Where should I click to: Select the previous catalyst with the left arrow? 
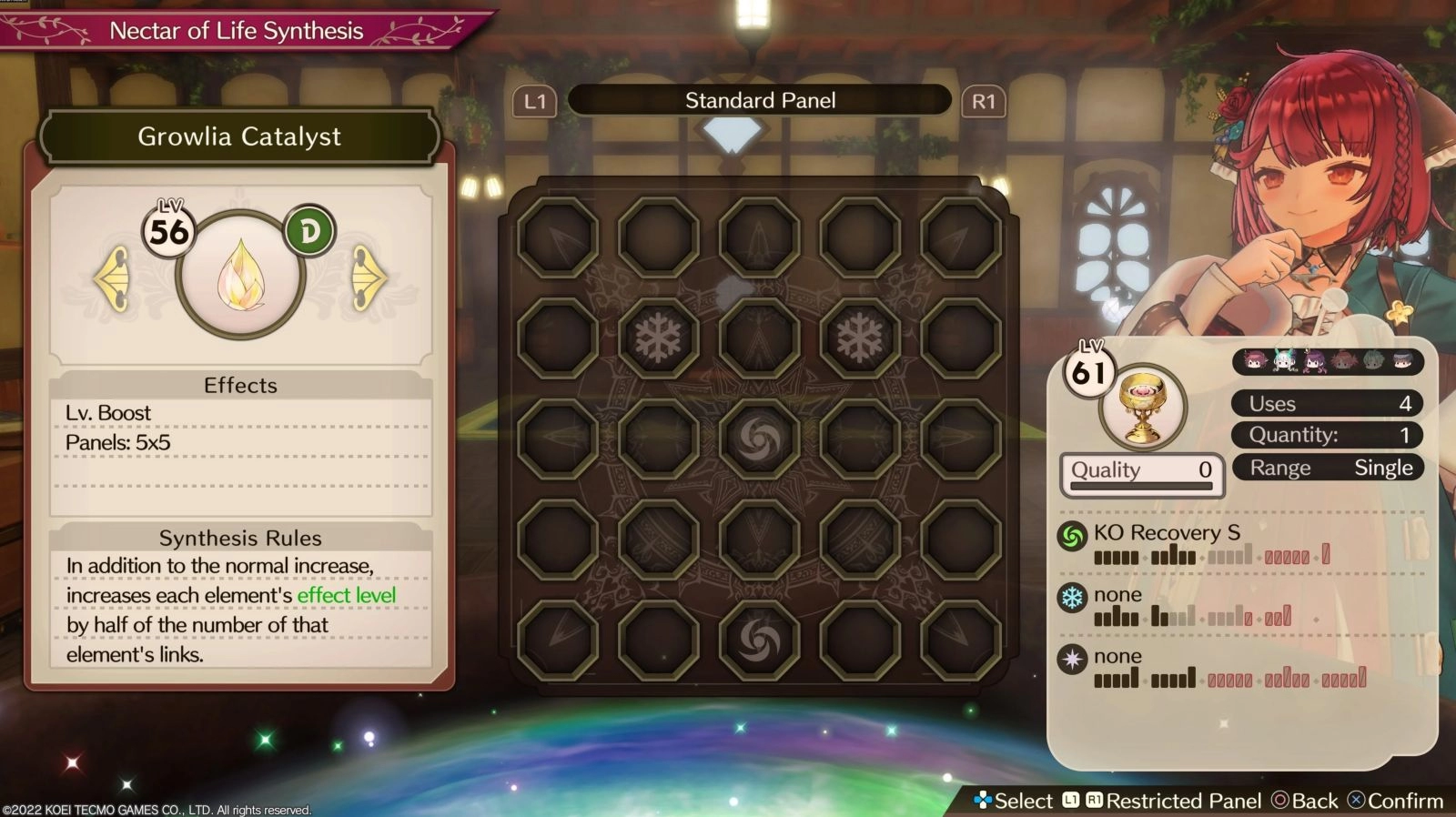pyautogui.click(x=114, y=278)
